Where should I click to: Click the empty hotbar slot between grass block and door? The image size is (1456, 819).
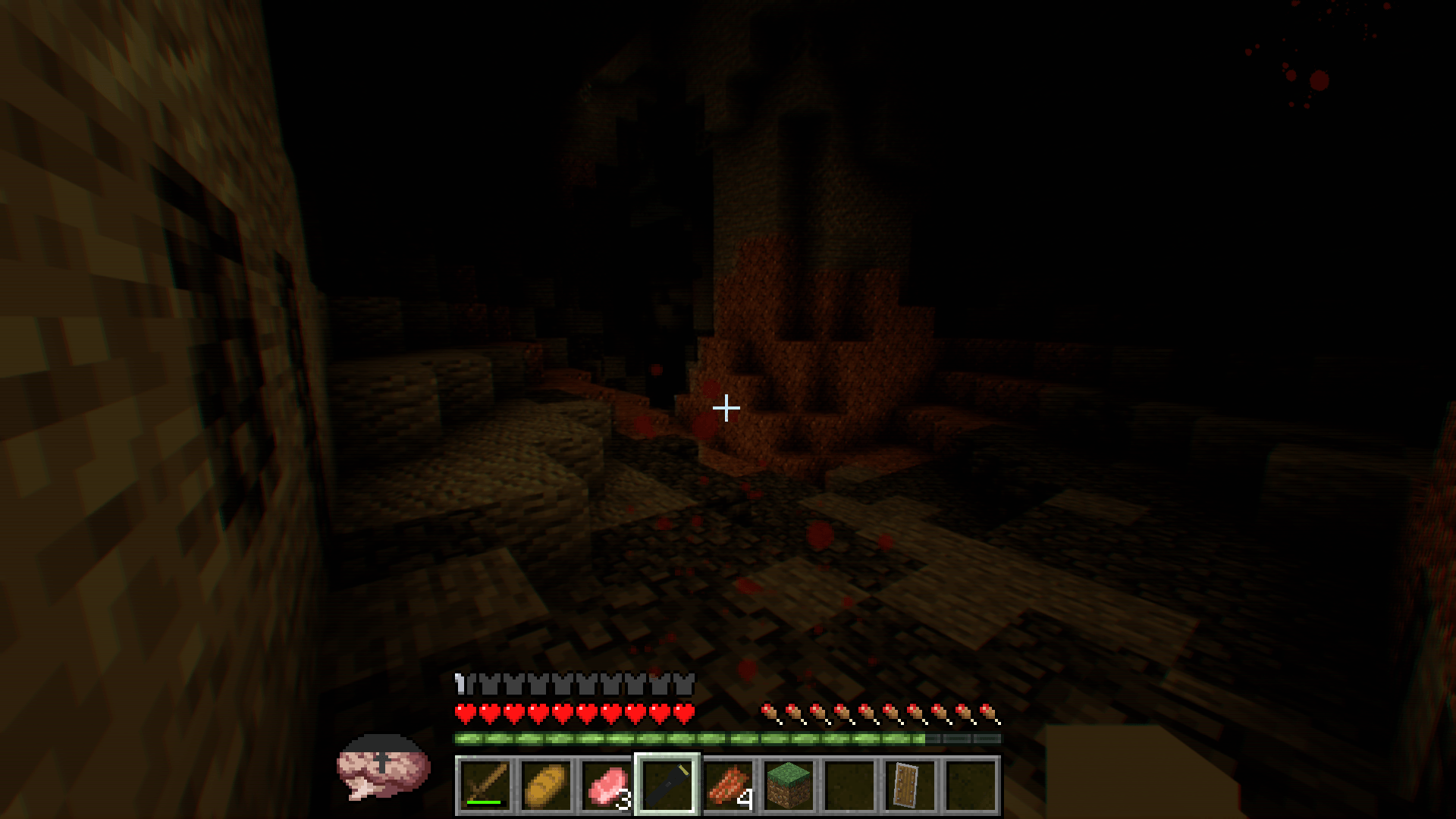(x=851, y=784)
